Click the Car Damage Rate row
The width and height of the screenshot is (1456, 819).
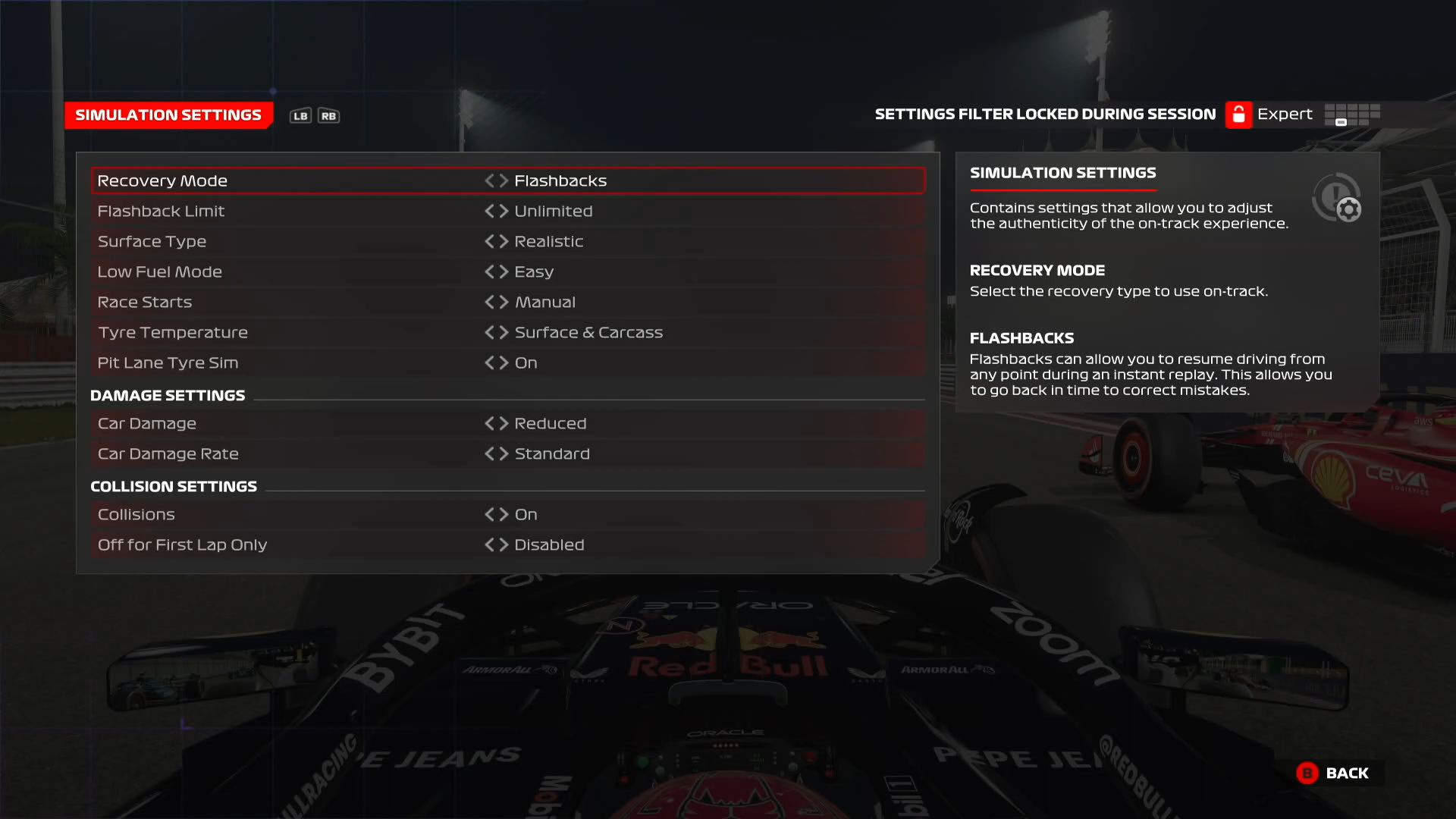(x=303, y=453)
